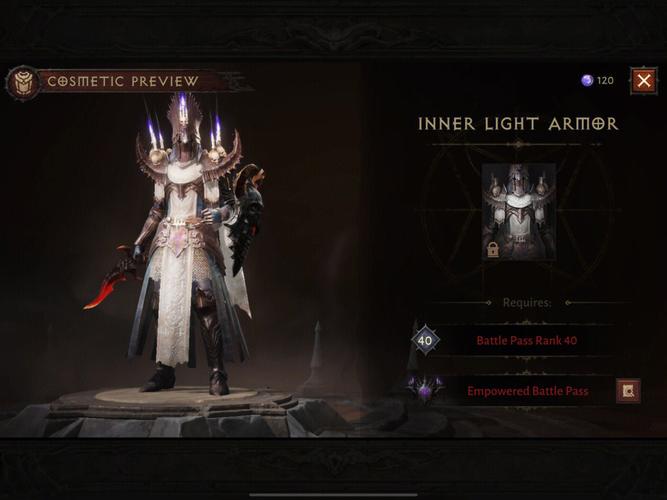
Task: Close the cosmetic preview screen
Action: [x=643, y=80]
